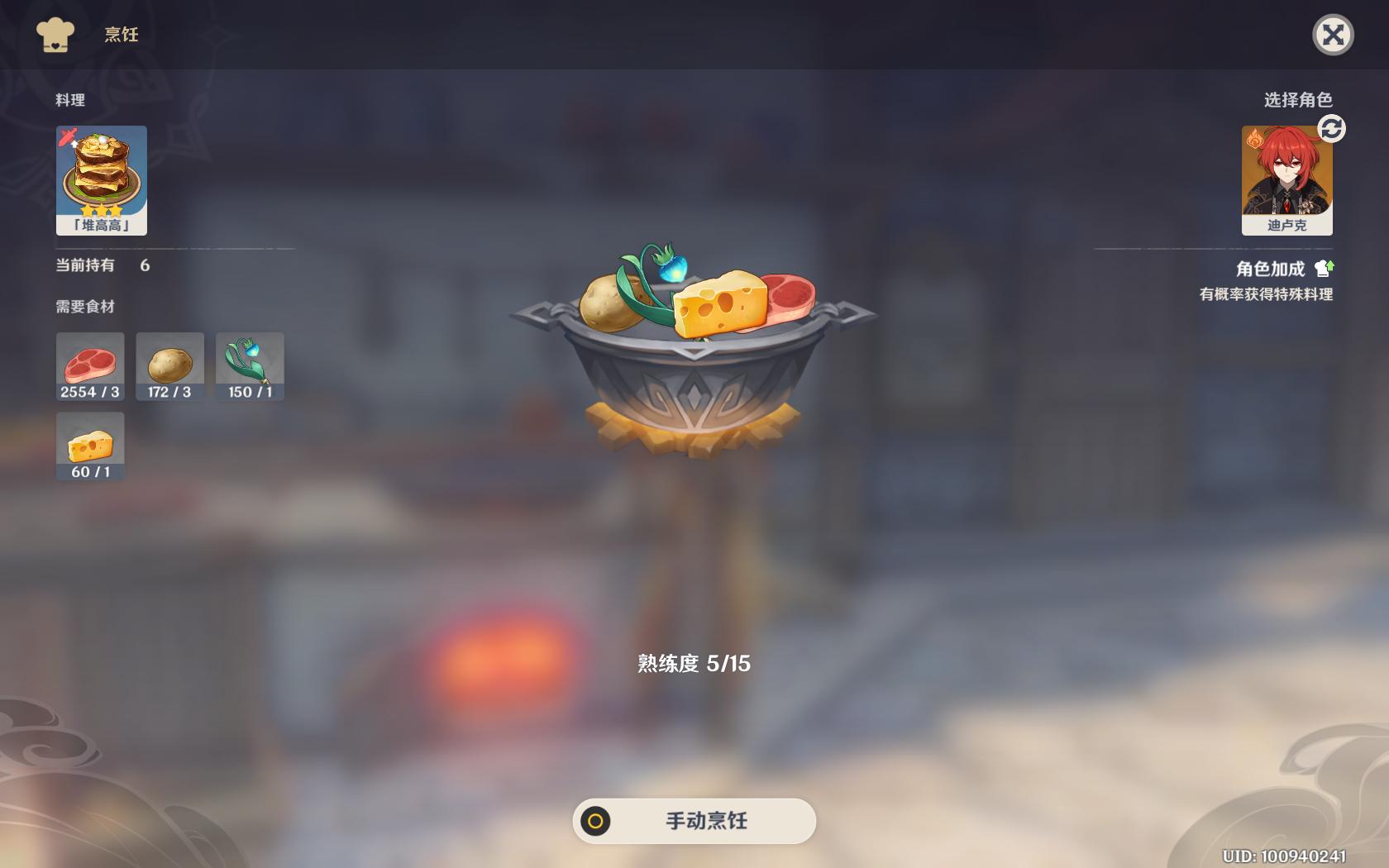
Task: Select the mint sprig ingredient icon
Action: tap(249, 365)
